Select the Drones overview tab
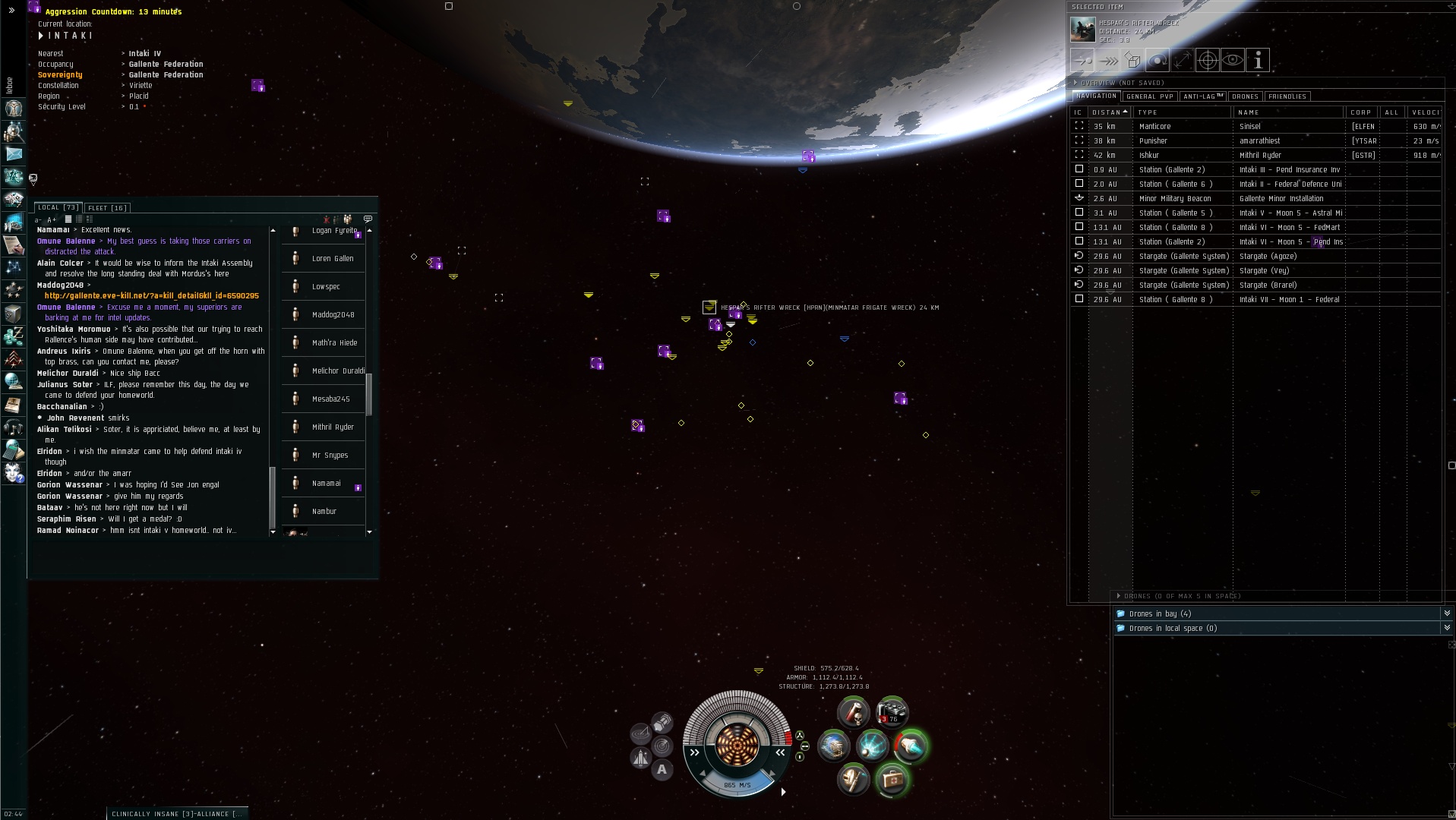The height and width of the screenshot is (820, 1456). click(x=1245, y=96)
